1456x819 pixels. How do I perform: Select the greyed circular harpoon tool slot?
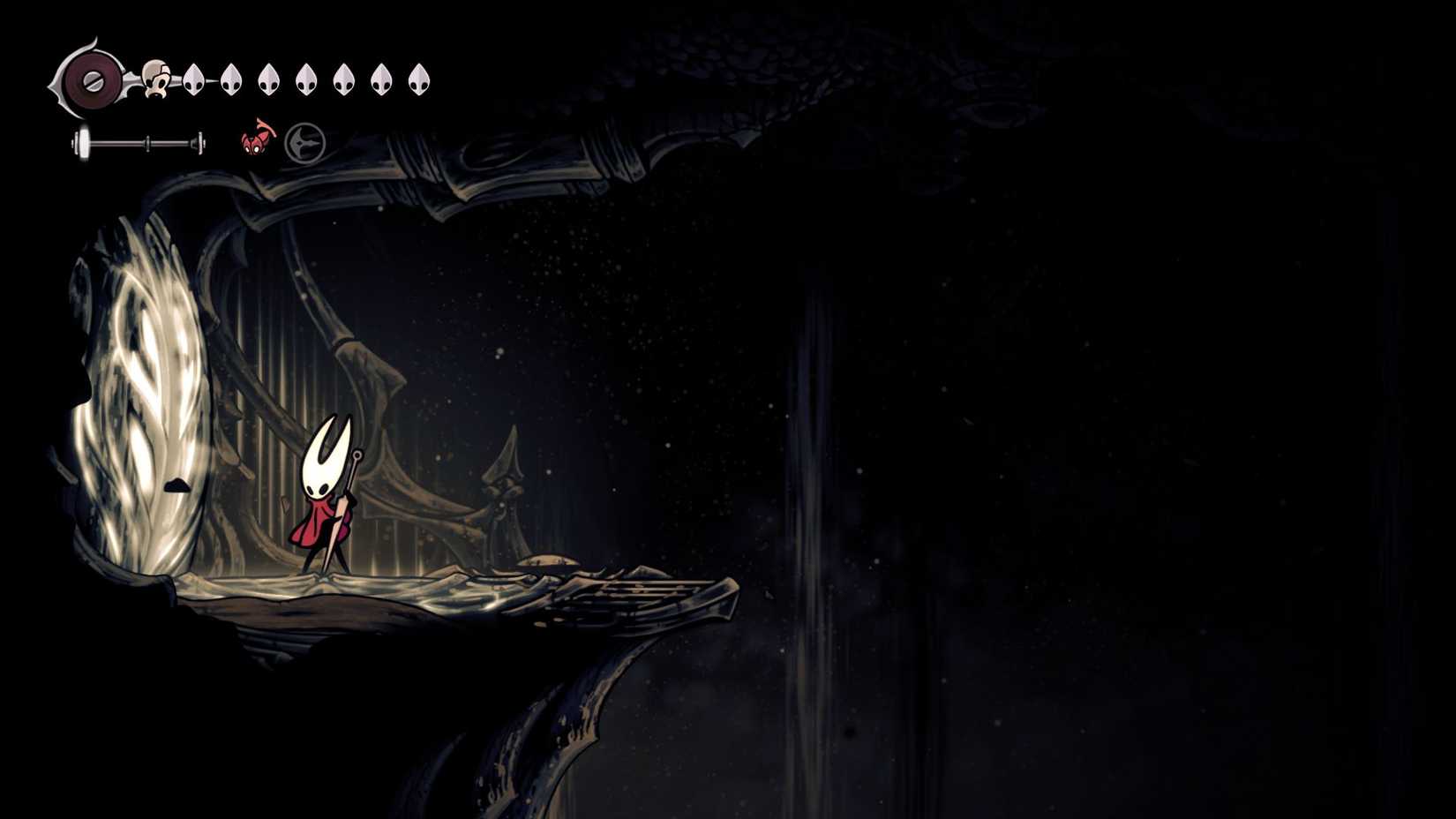pyautogui.click(x=304, y=141)
